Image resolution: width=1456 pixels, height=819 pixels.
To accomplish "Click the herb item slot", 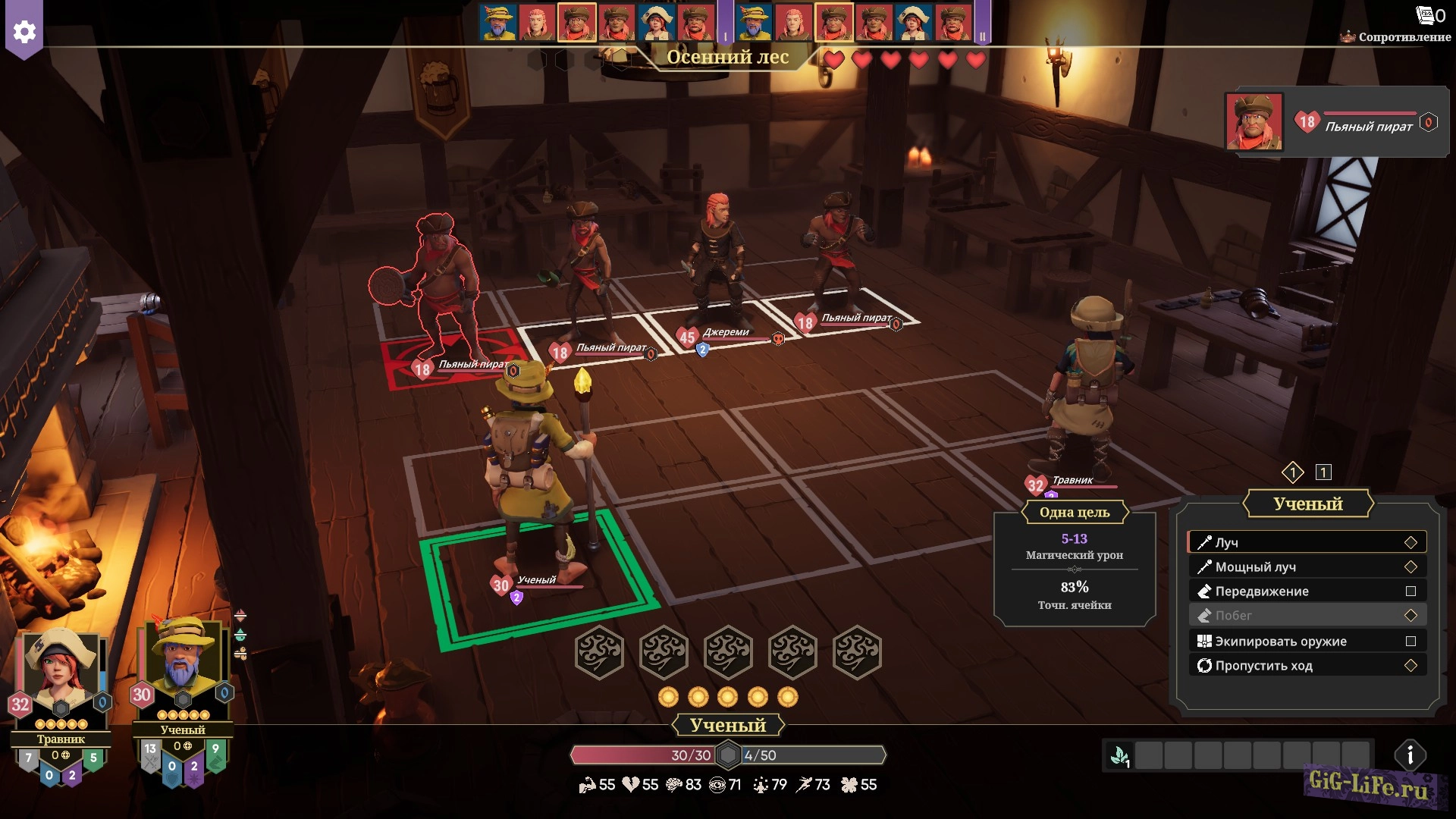I will 1119,755.
